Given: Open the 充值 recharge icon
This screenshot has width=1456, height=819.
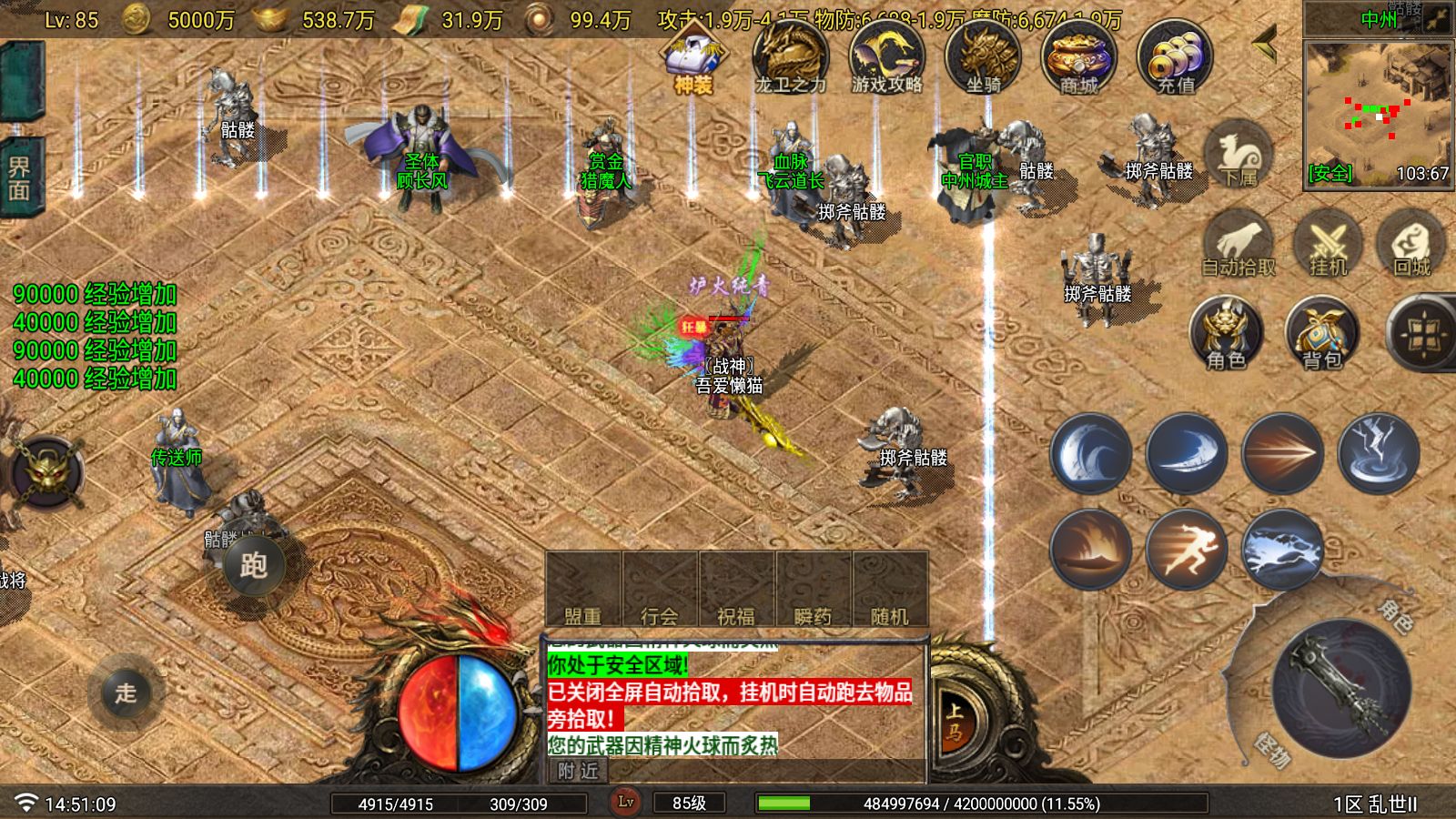Looking at the screenshot, I should coord(1176,57).
